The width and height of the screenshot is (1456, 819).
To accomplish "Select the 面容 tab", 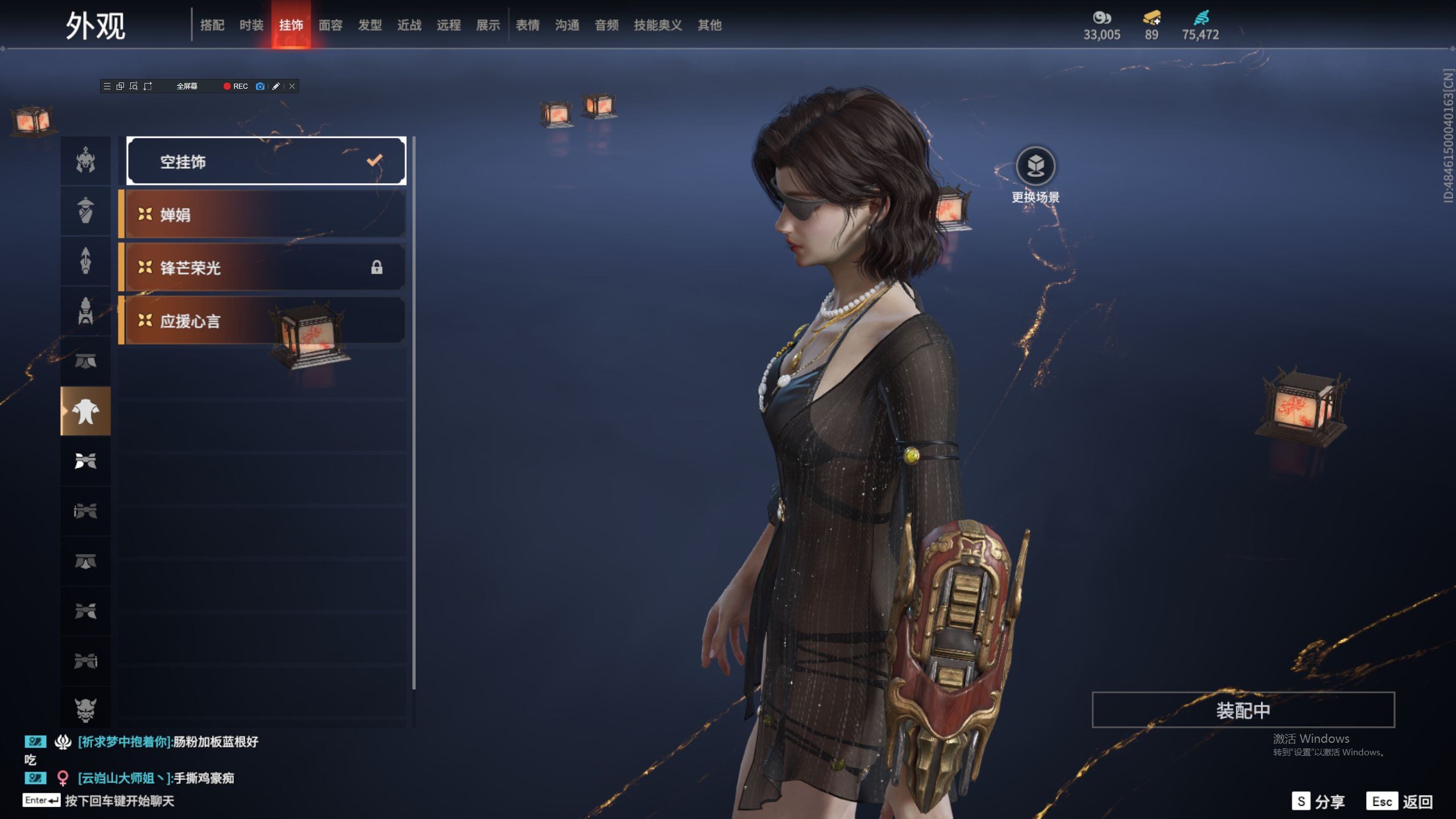I will click(x=330, y=25).
